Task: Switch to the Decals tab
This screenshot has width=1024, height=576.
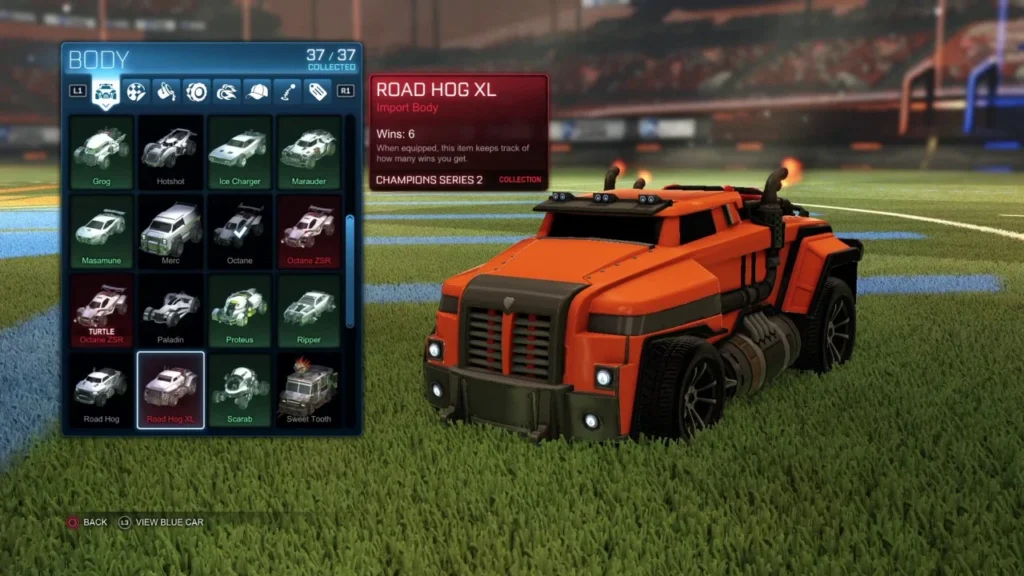Action: click(x=136, y=92)
